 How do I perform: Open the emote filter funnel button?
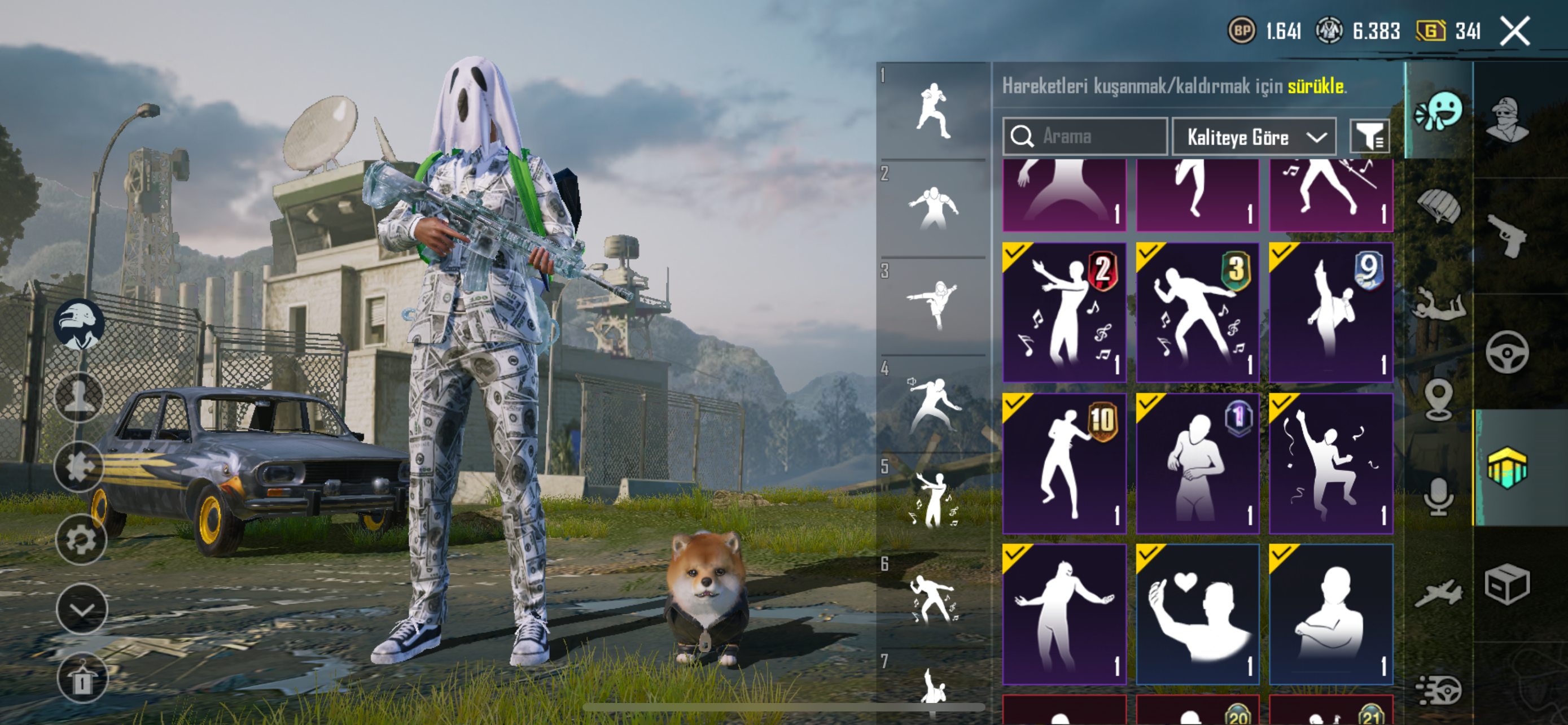pos(1369,136)
